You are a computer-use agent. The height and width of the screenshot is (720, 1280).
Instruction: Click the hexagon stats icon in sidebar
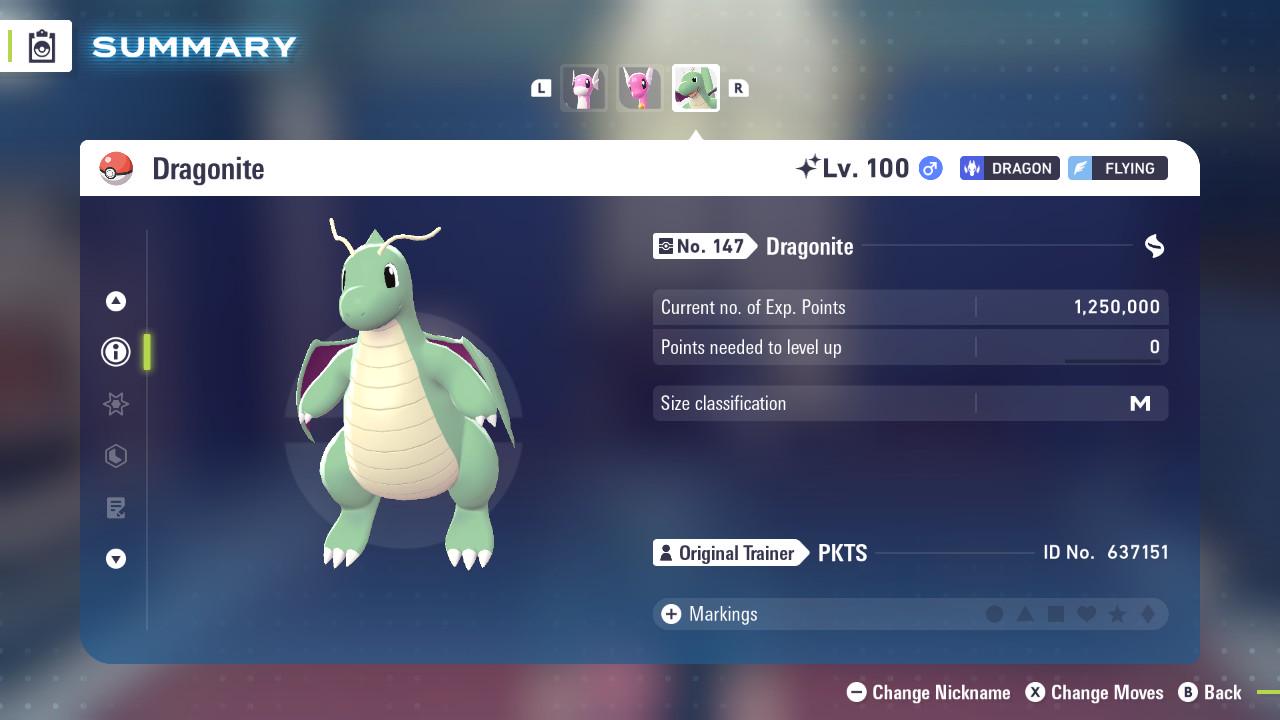(115, 456)
